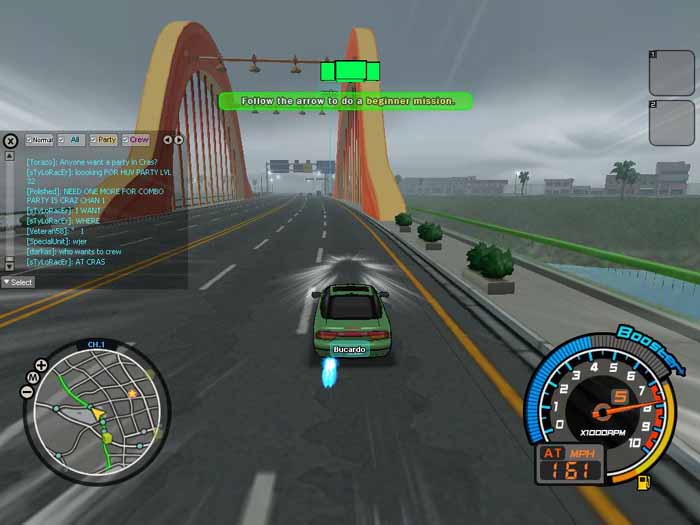Image resolution: width=700 pixels, height=525 pixels.
Task: Click the chat panel's left arrow button
Action: 167,140
